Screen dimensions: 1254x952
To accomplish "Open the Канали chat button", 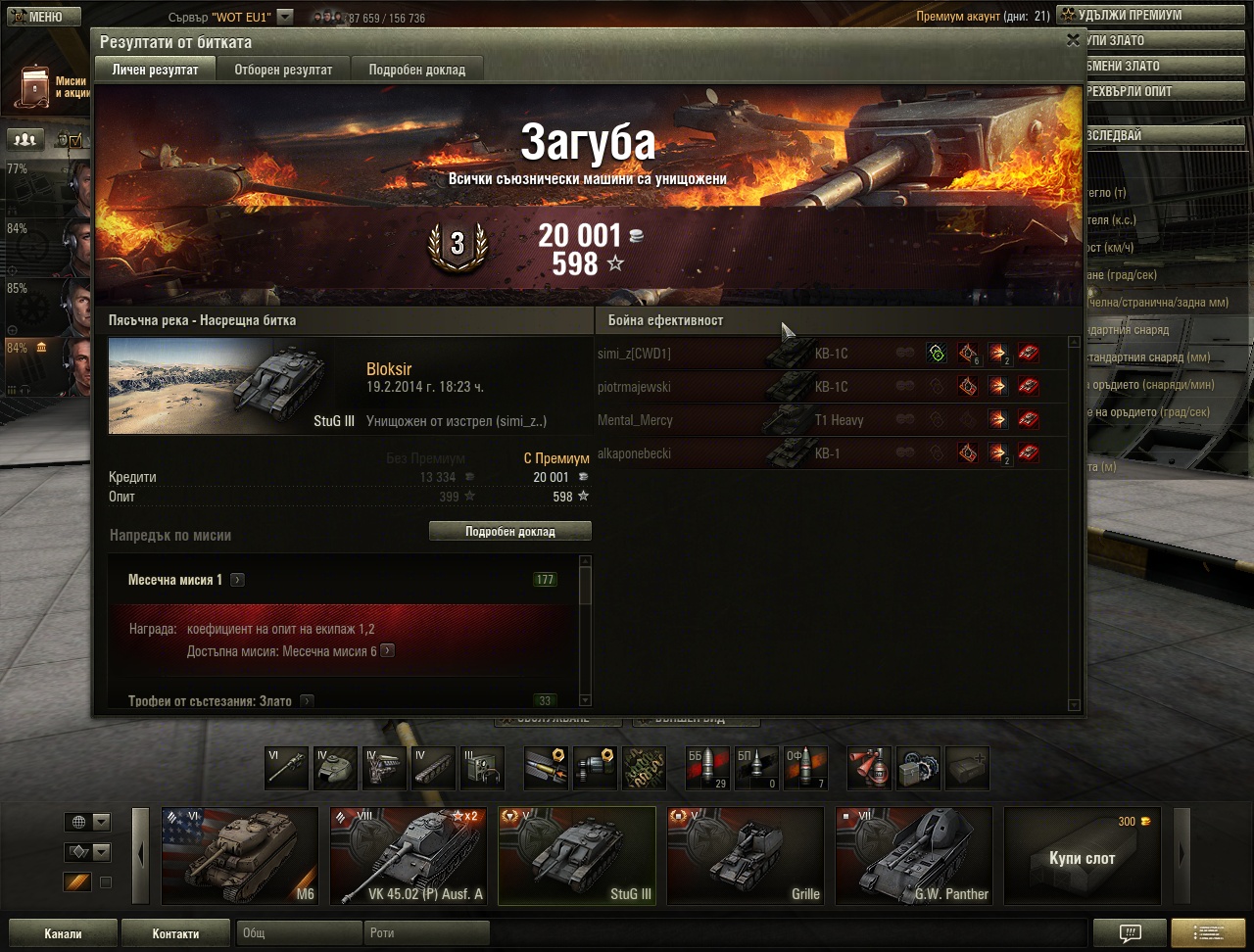I will [63, 933].
